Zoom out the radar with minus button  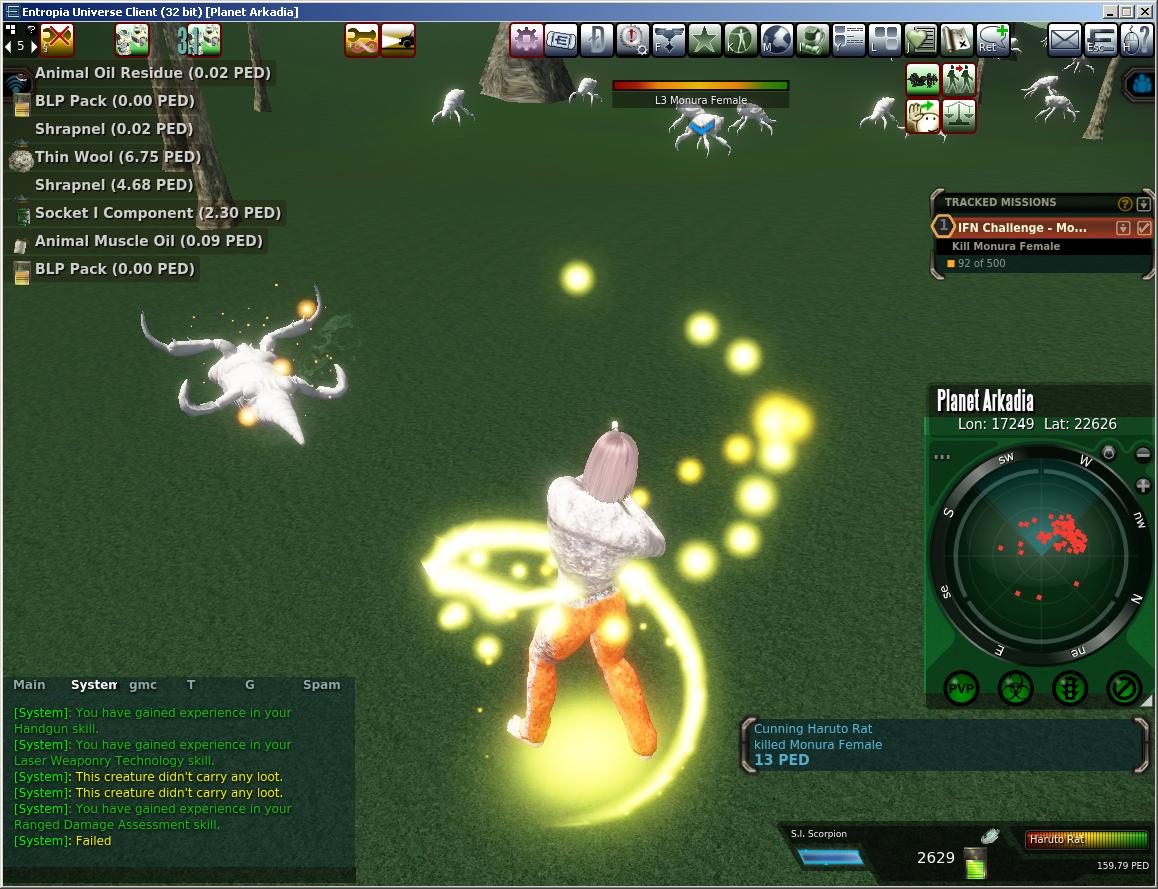(1143, 454)
